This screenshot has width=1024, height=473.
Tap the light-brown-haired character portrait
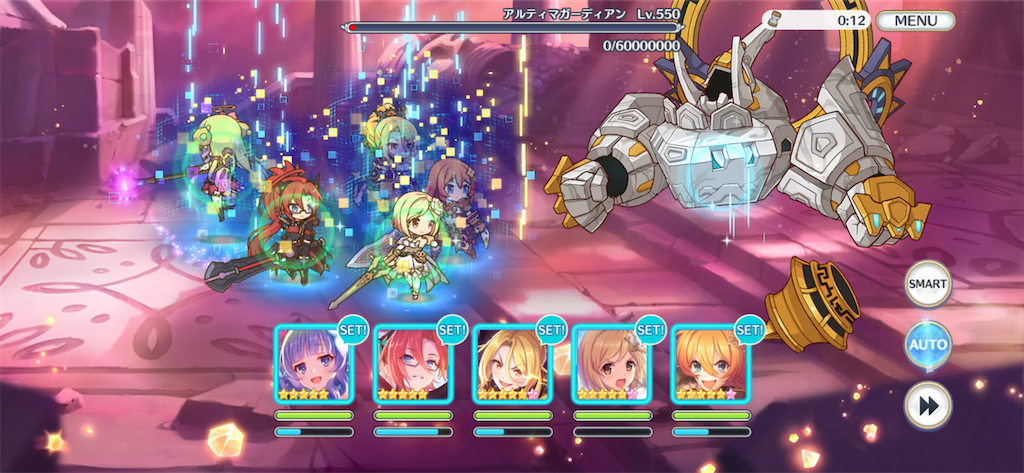(x=610, y=364)
